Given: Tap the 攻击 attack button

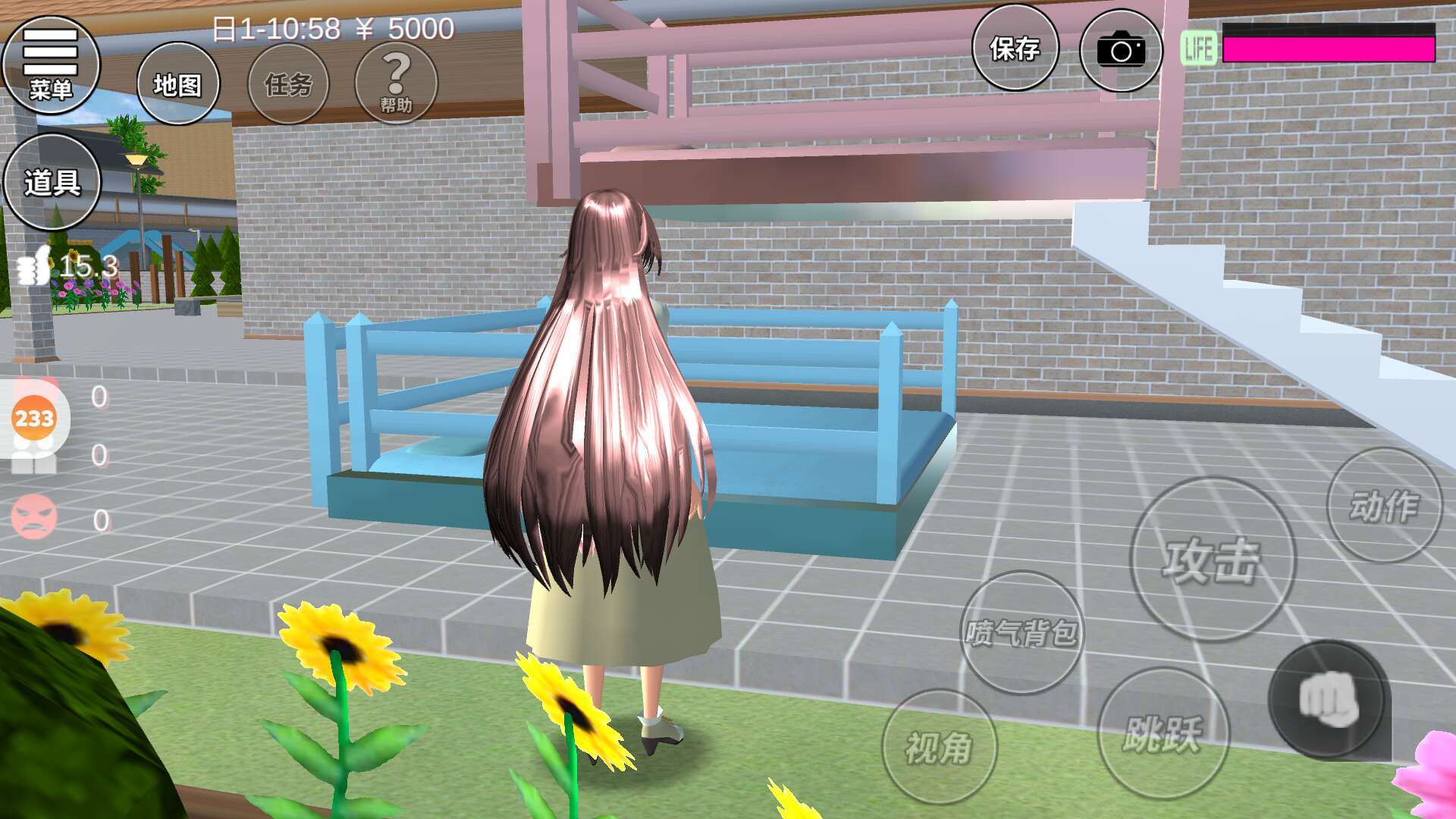Looking at the screenshot, I should point(1212,560).
